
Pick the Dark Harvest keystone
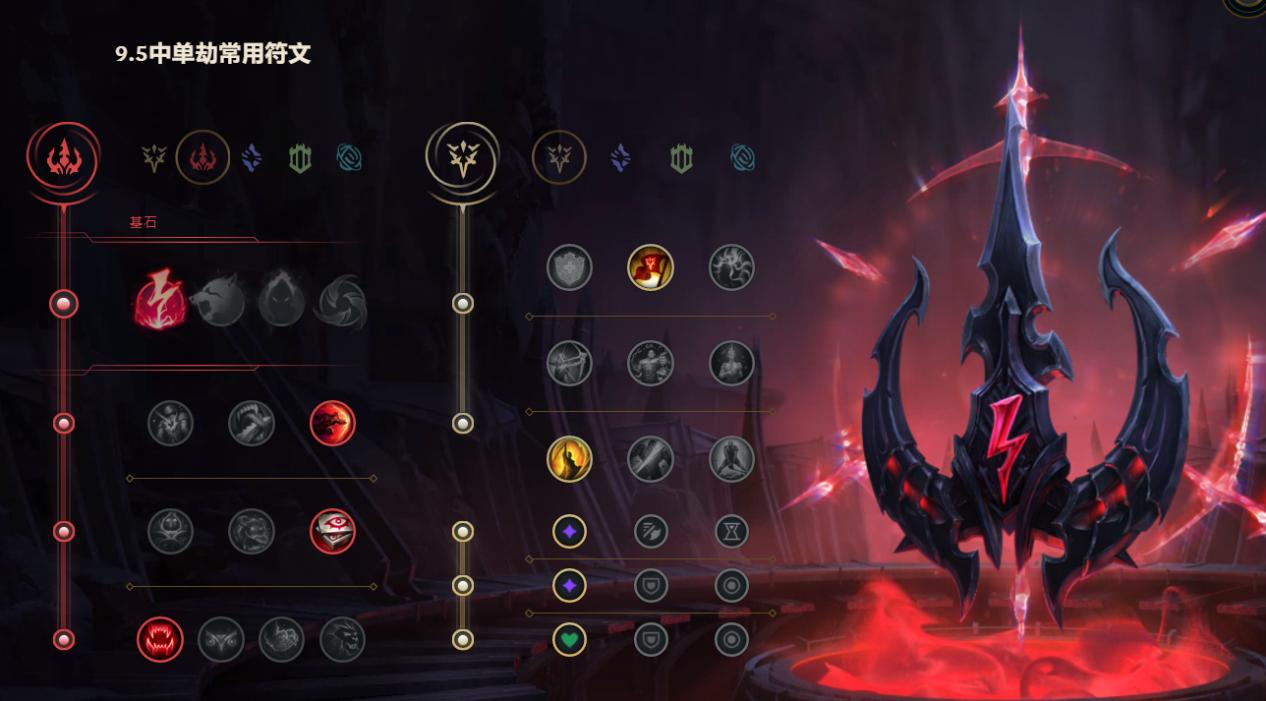(x=281, y=302)
